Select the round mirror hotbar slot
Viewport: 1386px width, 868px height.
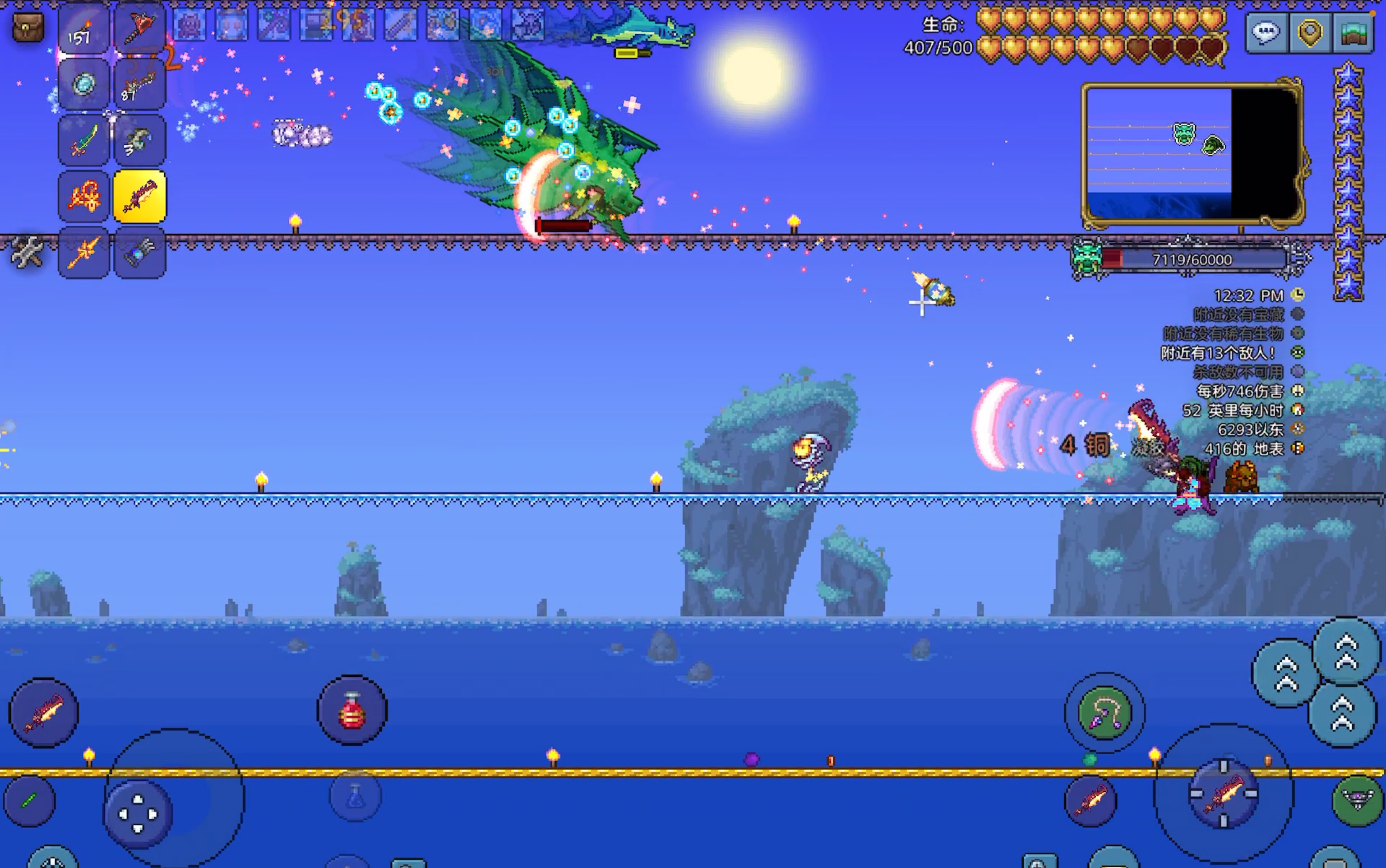pos(83,84)
